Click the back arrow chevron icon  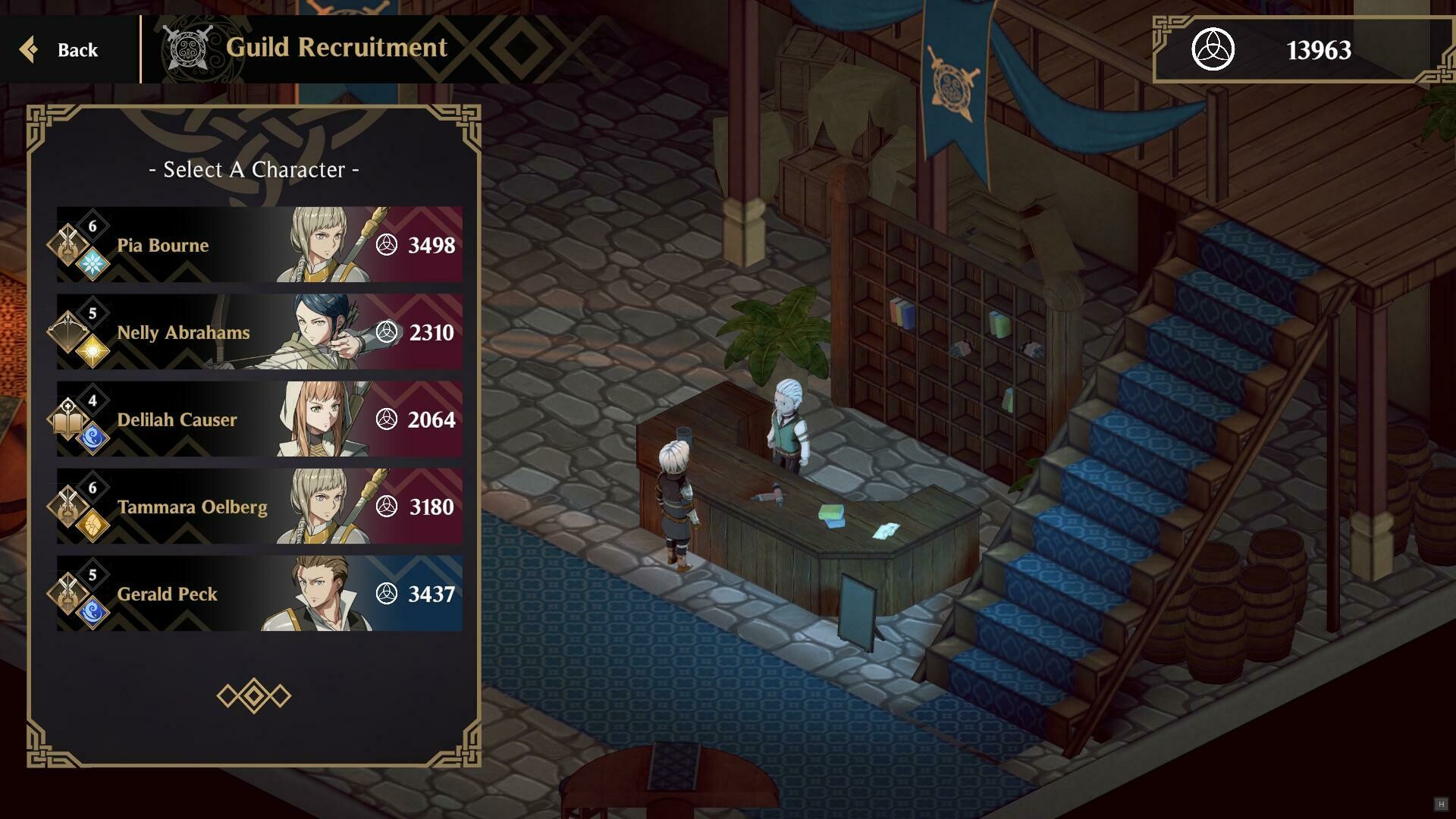tap(30, 49)
